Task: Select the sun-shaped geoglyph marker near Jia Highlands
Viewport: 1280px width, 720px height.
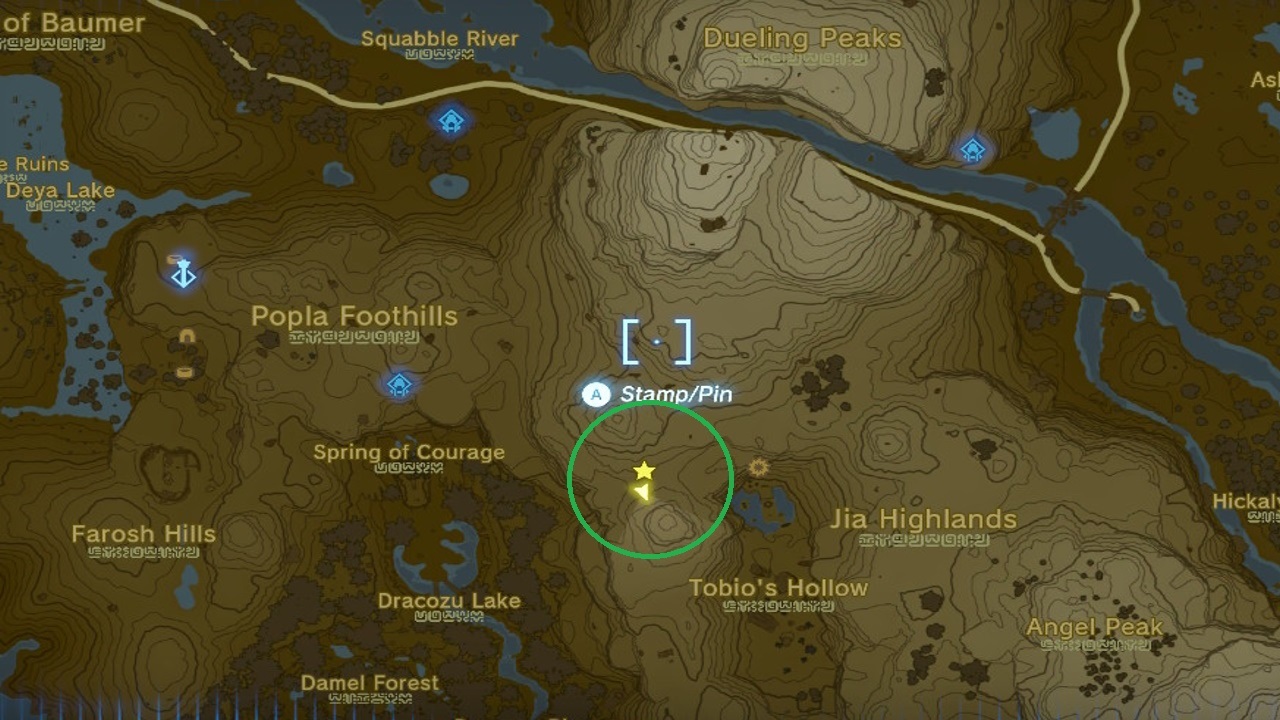Action: point(757,466)
